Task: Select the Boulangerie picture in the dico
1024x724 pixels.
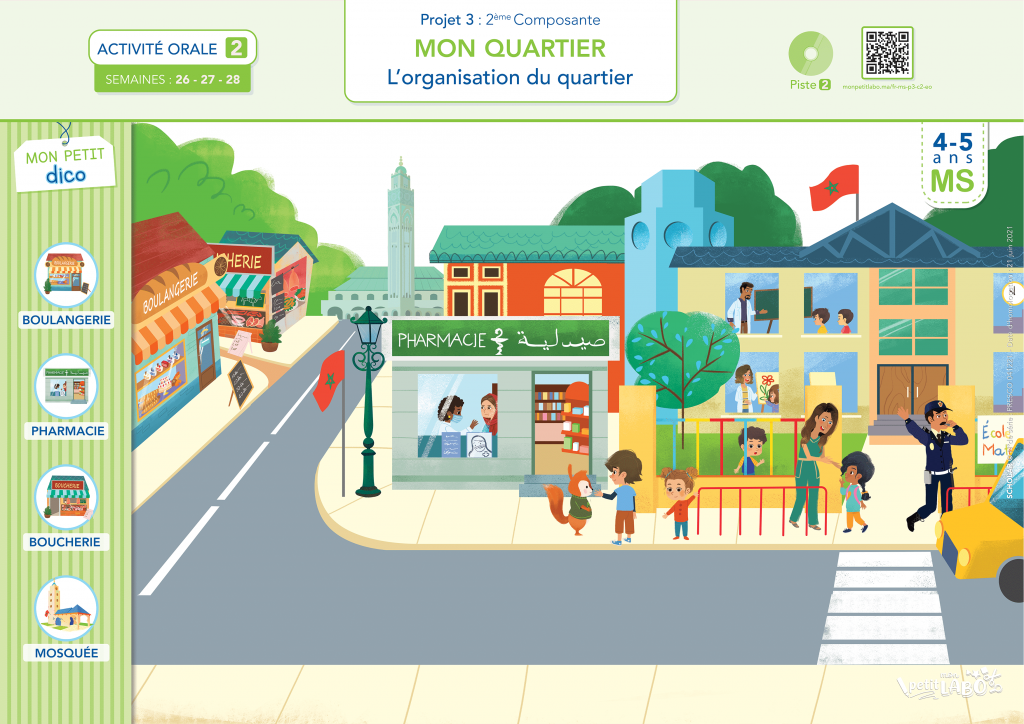Action: pyautogui.click(x=66, y=275)
